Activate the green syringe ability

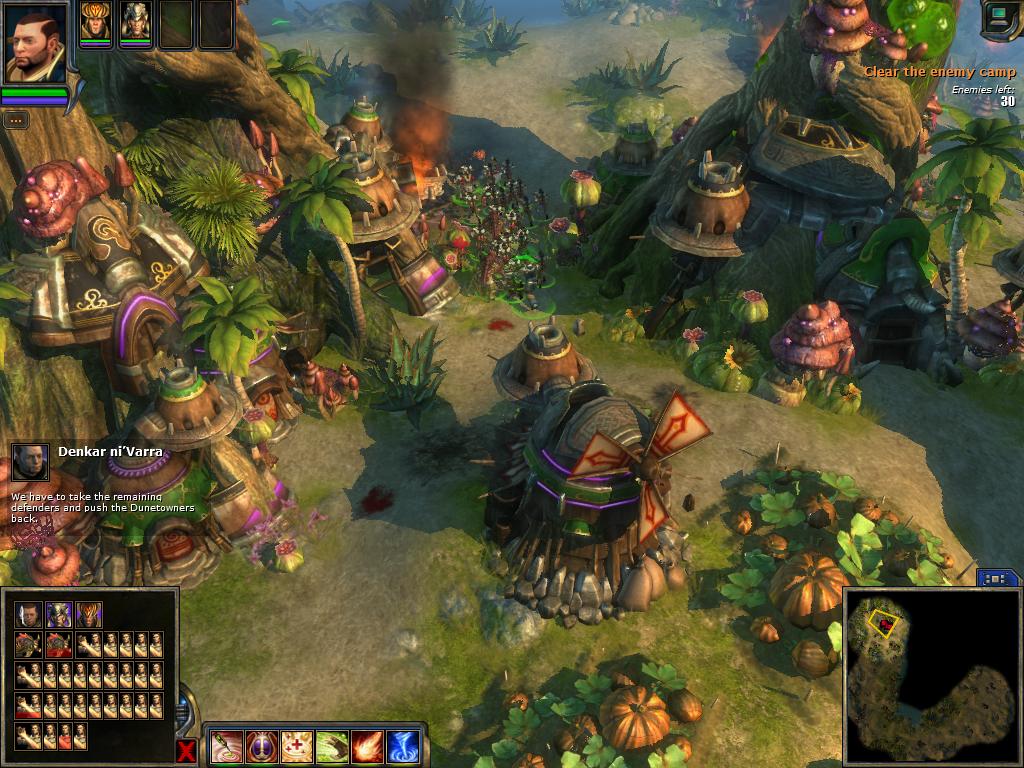click(227, 746)
